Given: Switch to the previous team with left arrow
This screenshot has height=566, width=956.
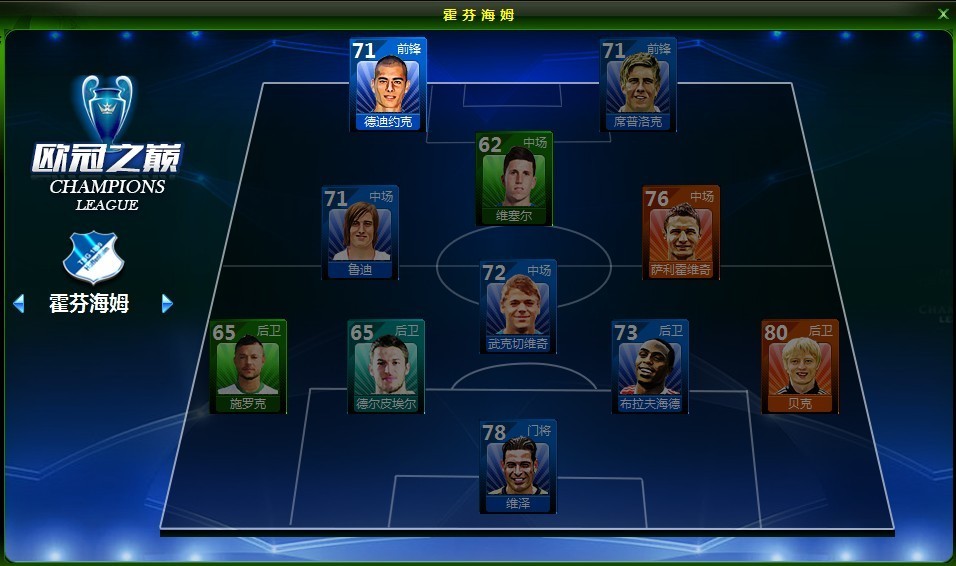Looking at the screenshot, I should click(18, 303).
